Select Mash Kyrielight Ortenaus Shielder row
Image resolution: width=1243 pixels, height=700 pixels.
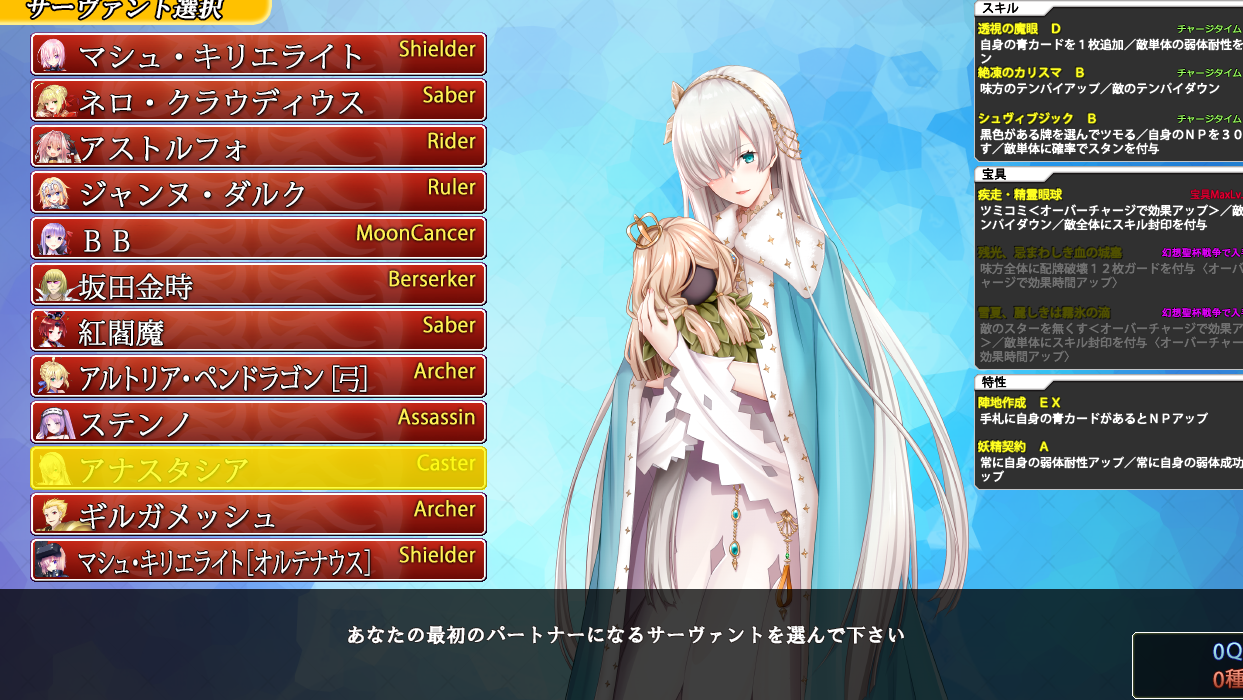point(258,560)
